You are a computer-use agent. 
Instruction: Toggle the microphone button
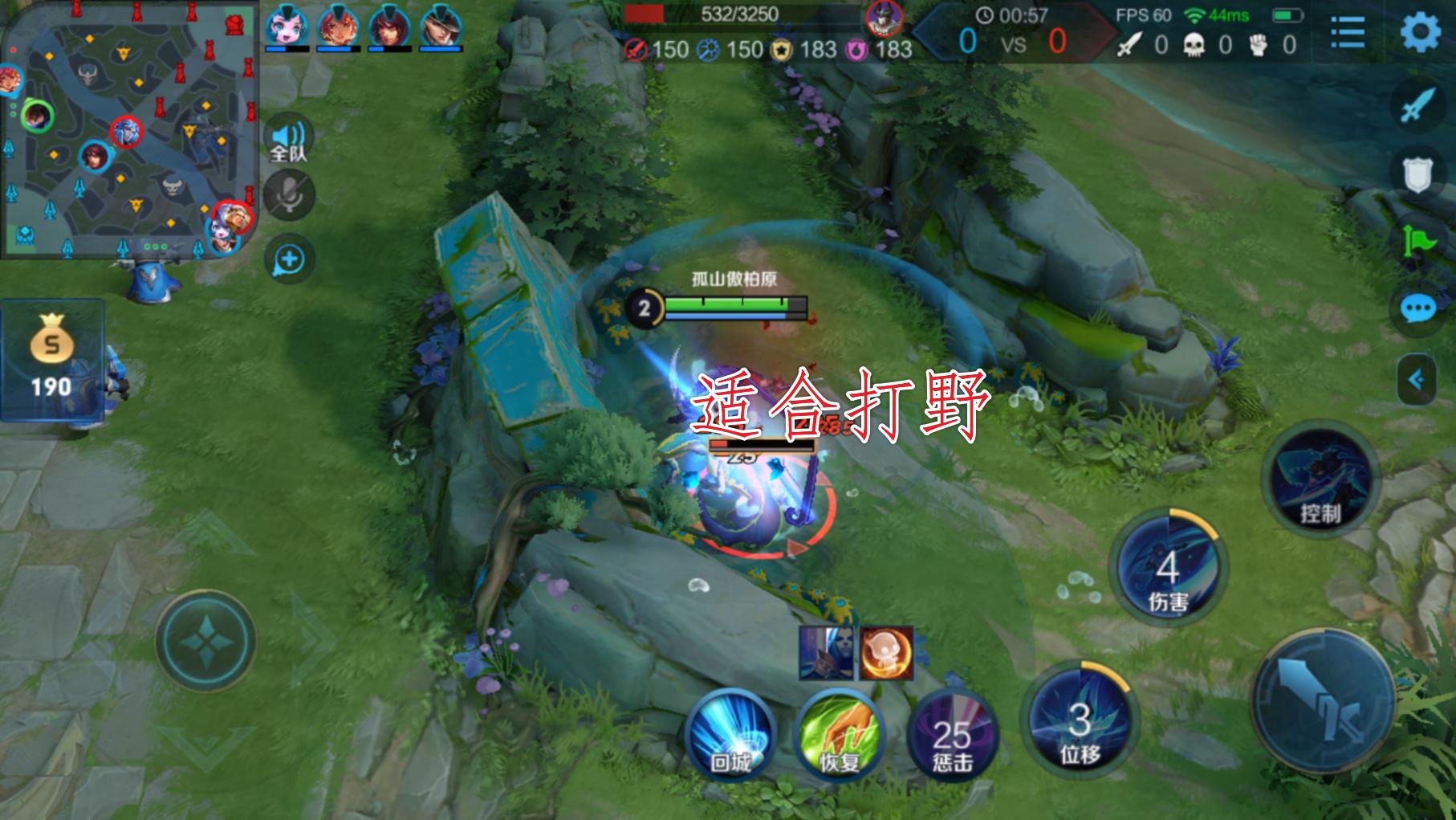click(289, 196)
